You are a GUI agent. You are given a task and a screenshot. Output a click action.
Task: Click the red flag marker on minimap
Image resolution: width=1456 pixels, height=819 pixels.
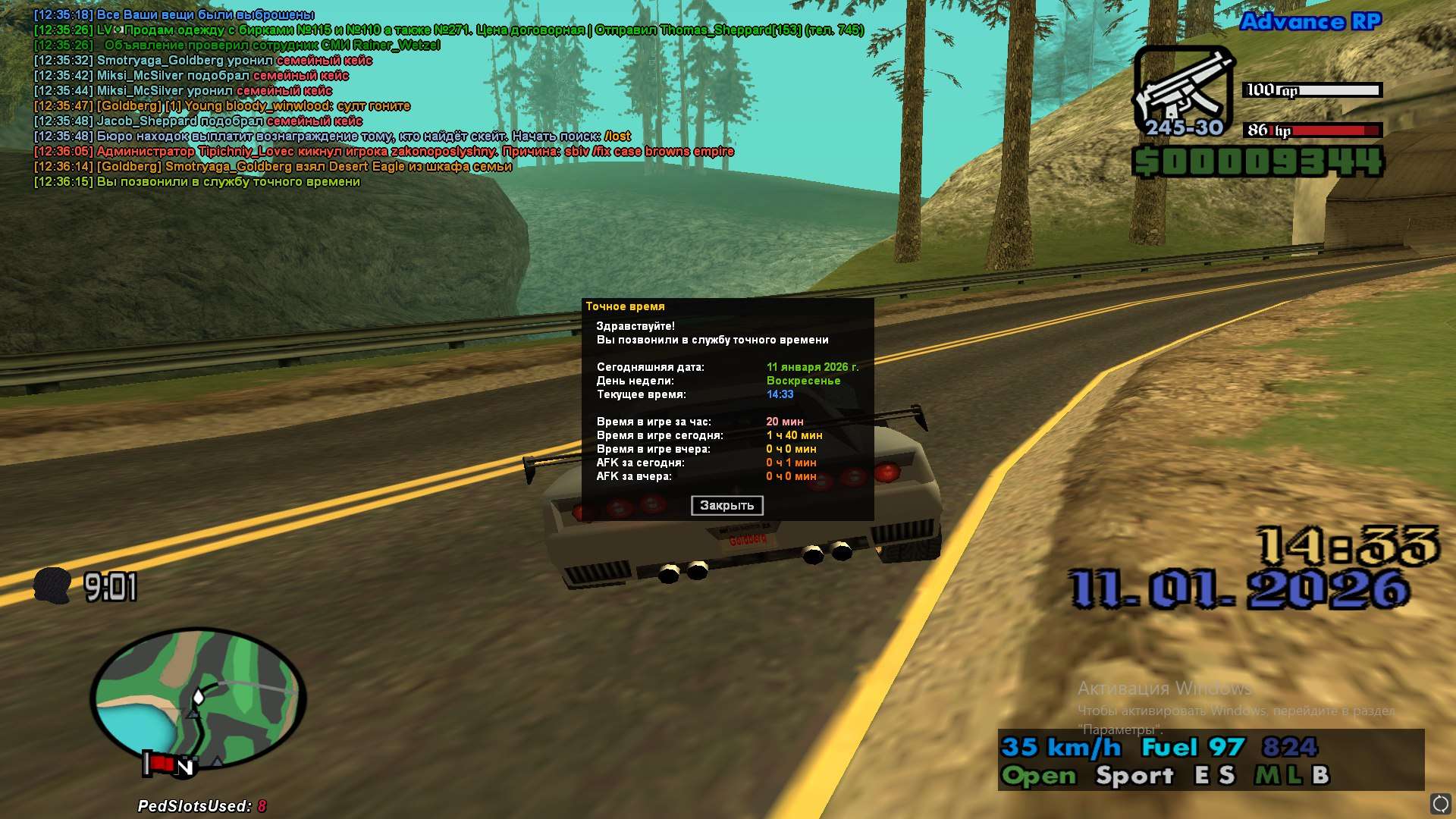coord(158,763)
